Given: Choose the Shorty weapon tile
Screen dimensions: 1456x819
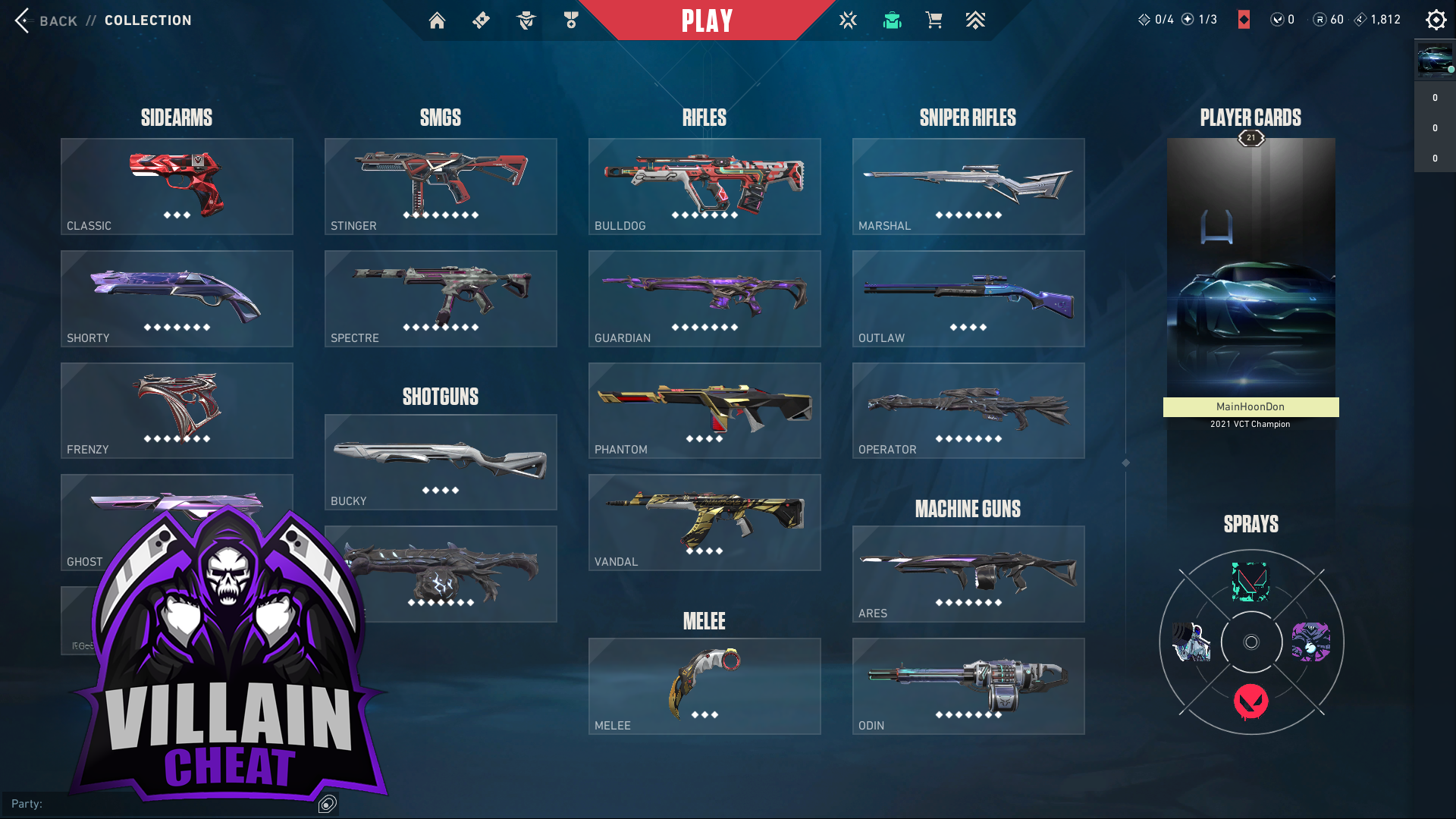Looking at the screenshot, I should [177, 299].
